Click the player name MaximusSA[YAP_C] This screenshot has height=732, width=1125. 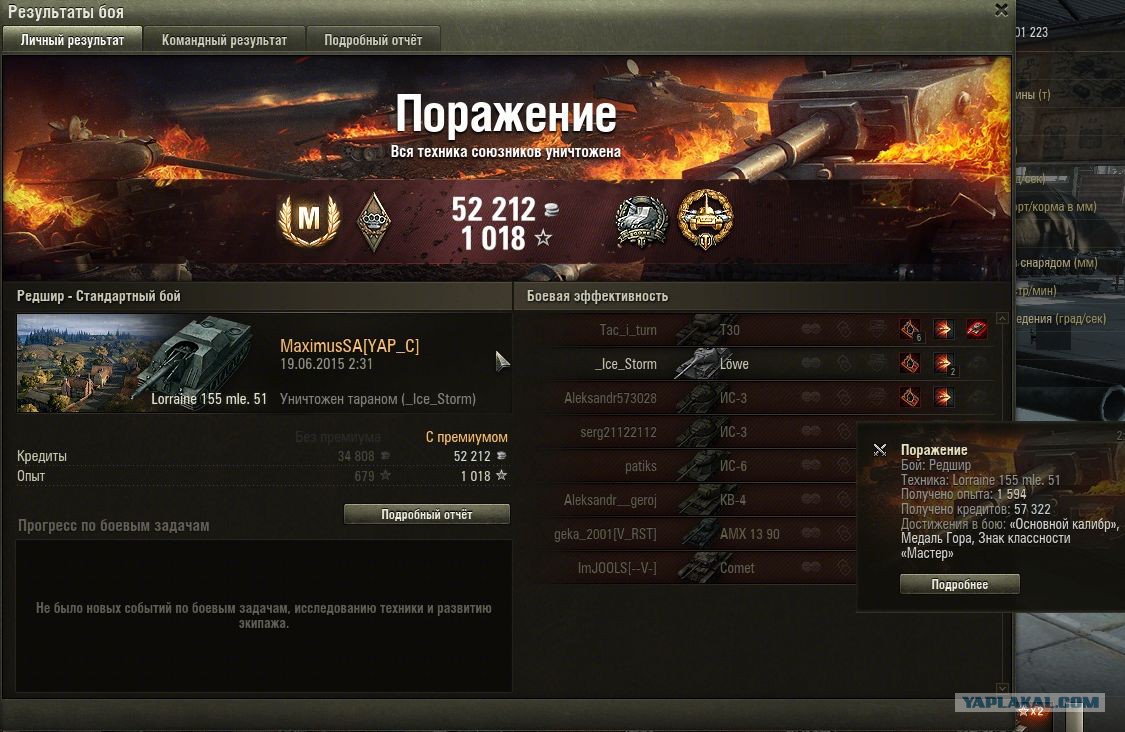tap(349, 346)
